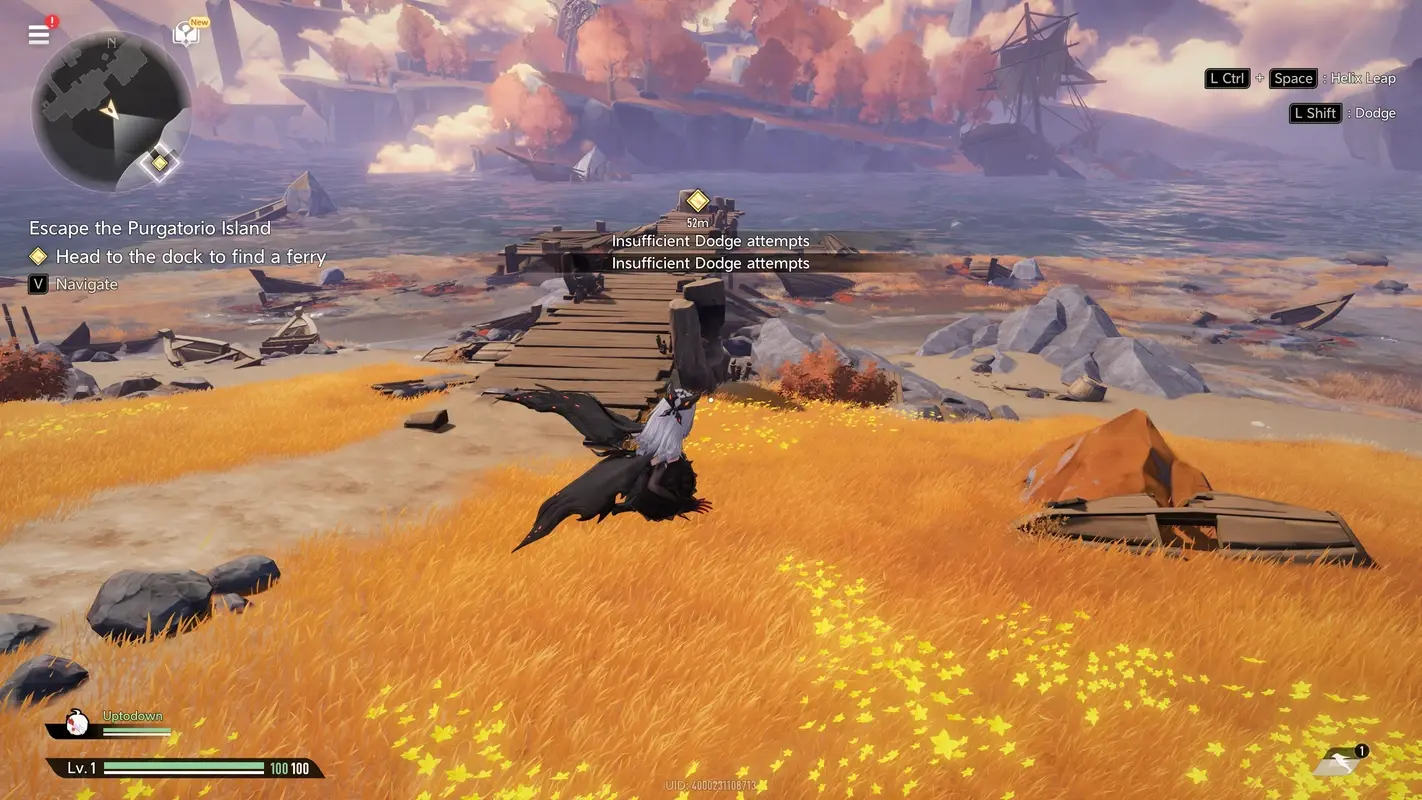Viewport: 1422px width, 800px height.
Task: Select the quest title Escape the Purgatorio Island
Action: point(150,227)
